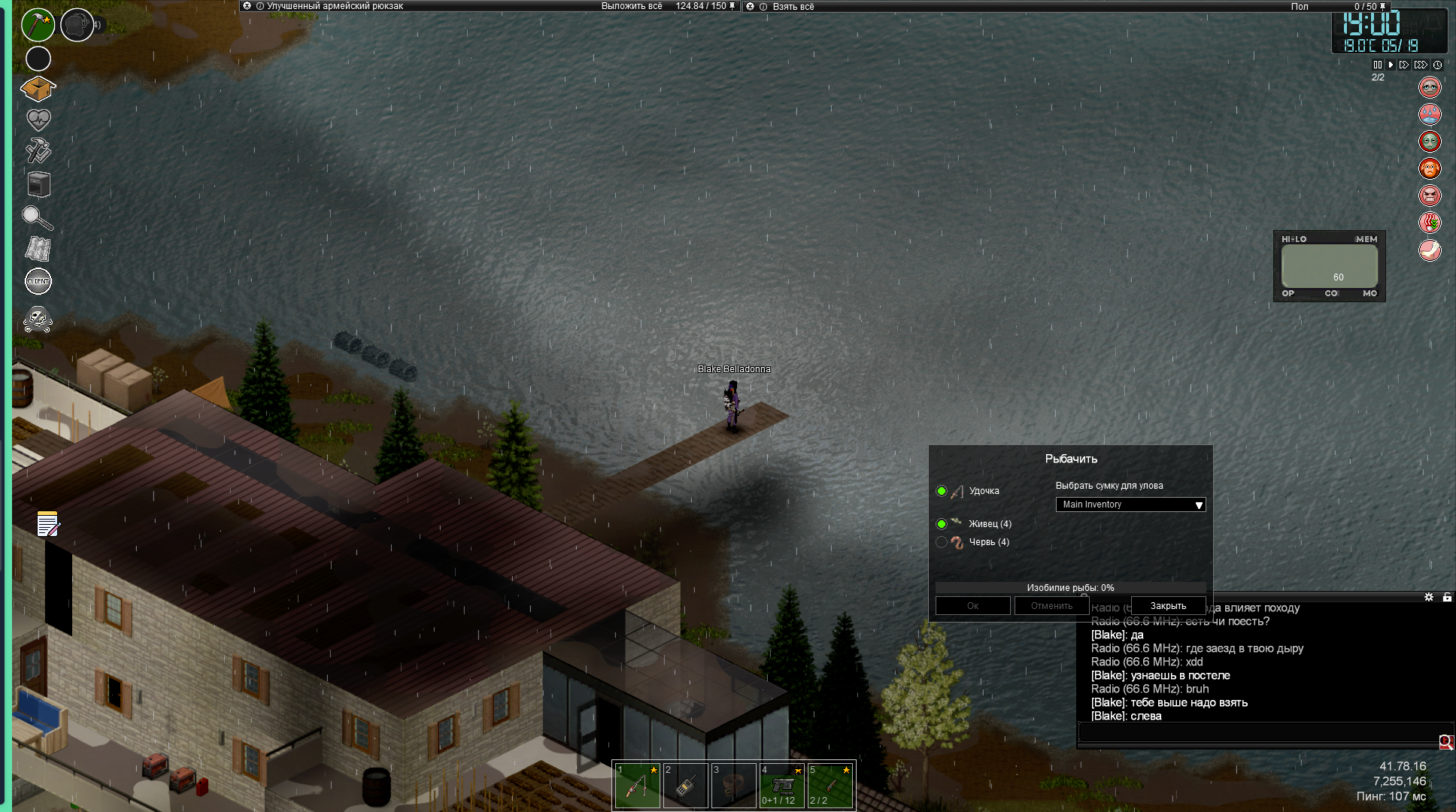Open the inventory box icon
Viewport: 1456px width, 812px height.
click(x=38, y=89)
